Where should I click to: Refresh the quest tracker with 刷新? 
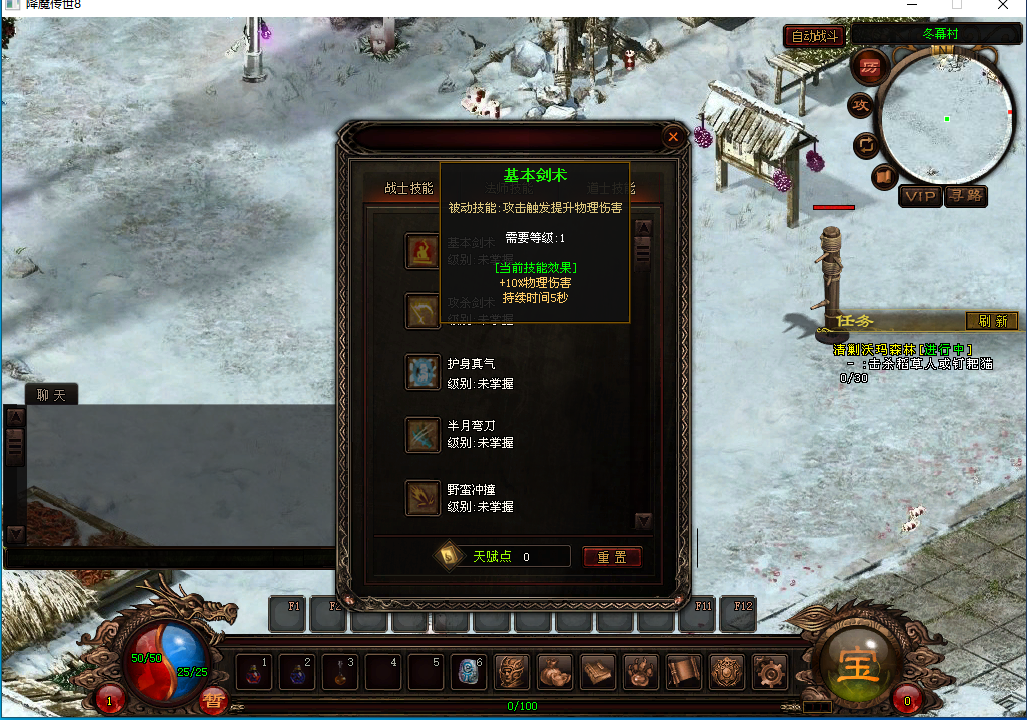click(991, 321)
